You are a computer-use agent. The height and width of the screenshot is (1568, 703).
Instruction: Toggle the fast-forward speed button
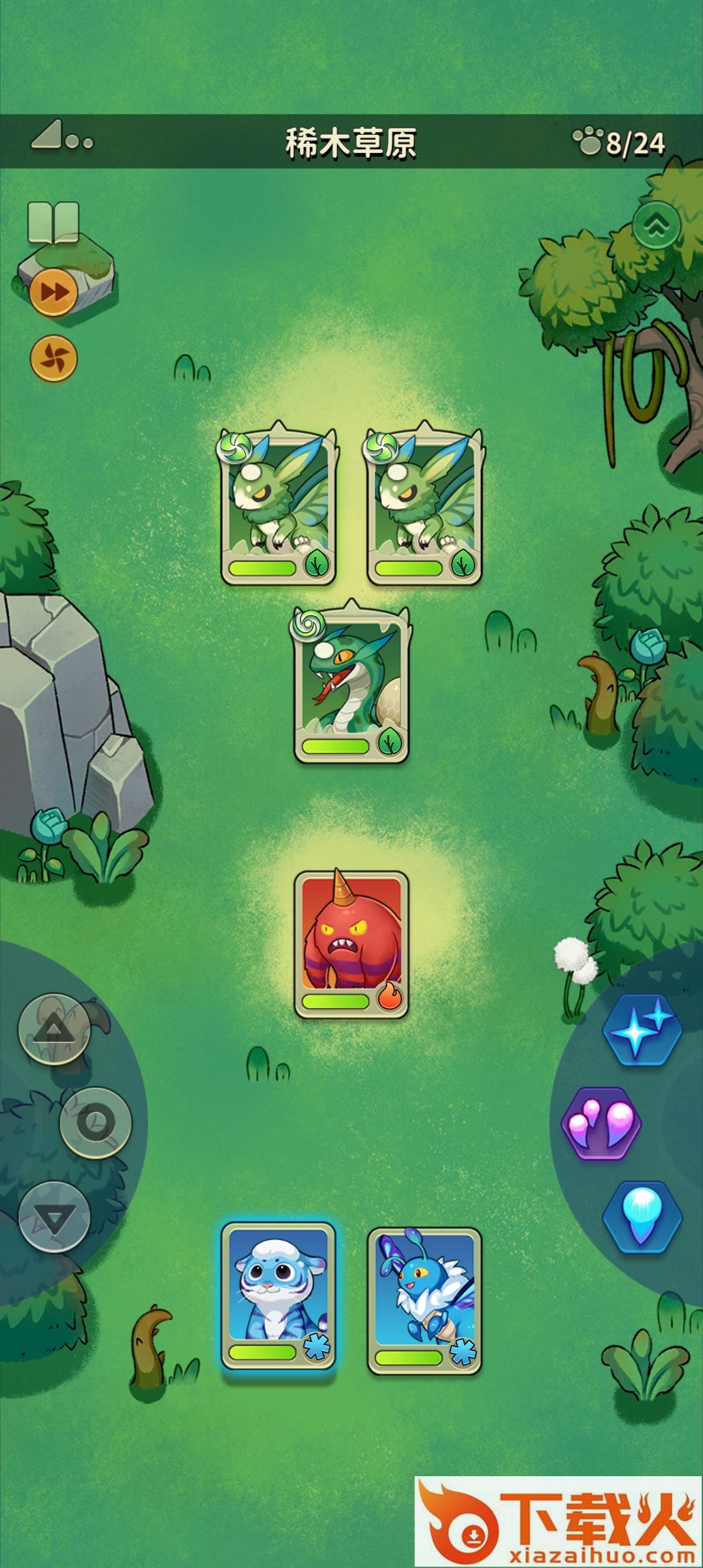pos(53,292)
